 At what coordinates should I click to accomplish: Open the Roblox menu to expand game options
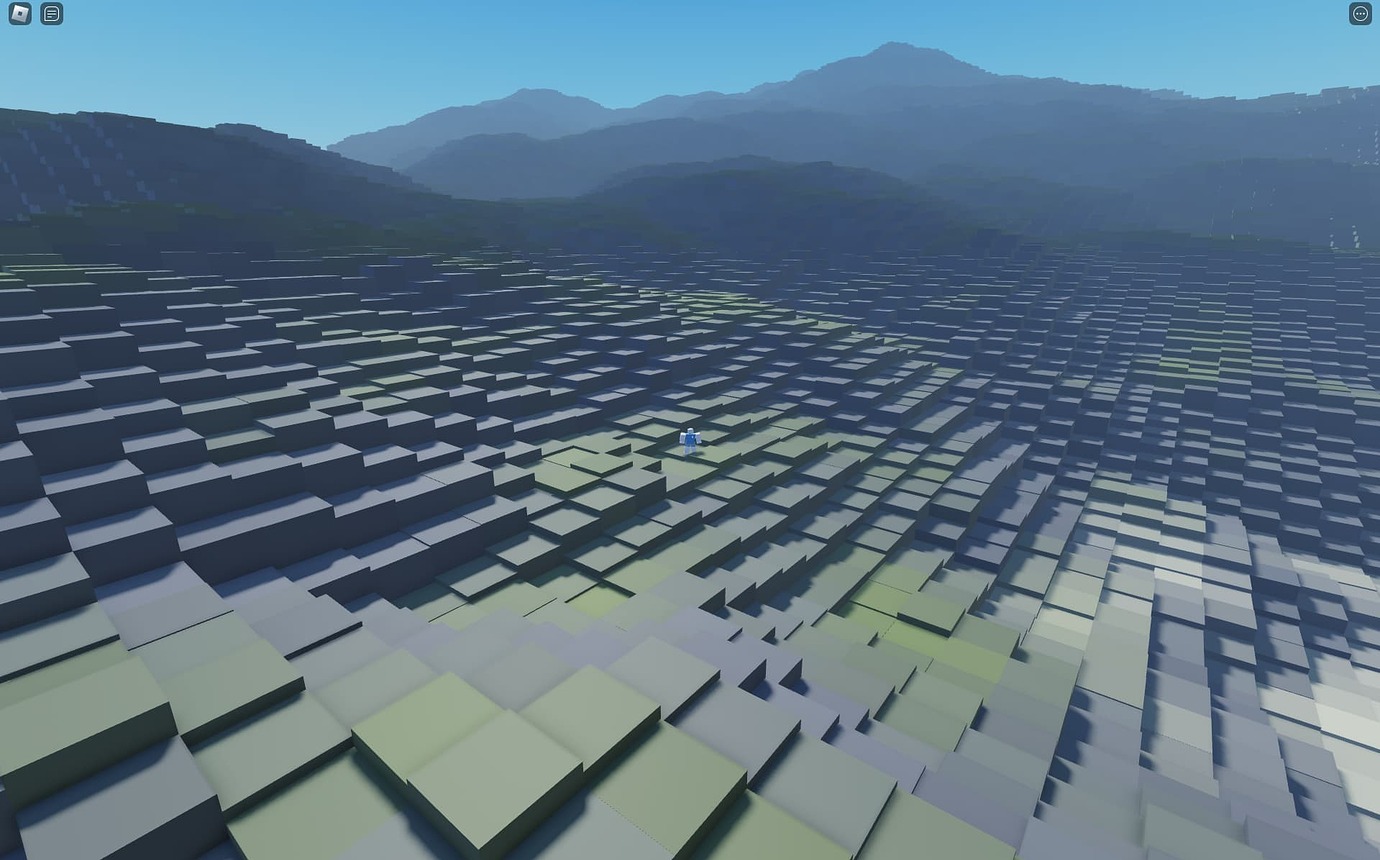[17, 13]
